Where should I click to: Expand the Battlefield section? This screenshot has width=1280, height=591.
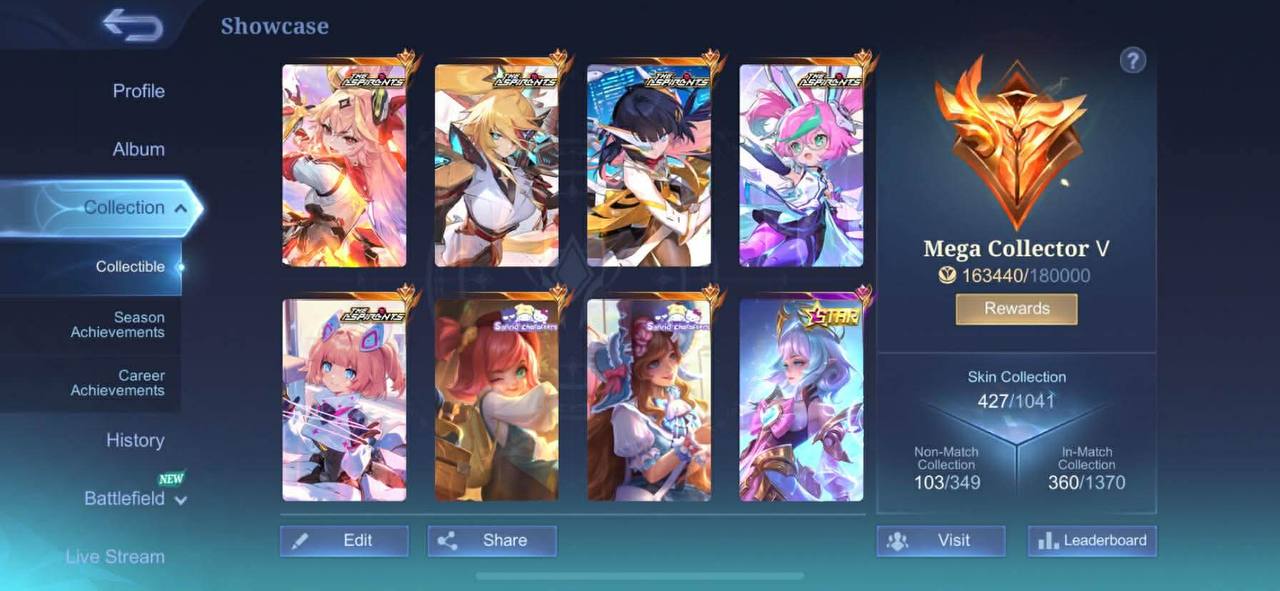pyautogui.click(x=135, y=498)
